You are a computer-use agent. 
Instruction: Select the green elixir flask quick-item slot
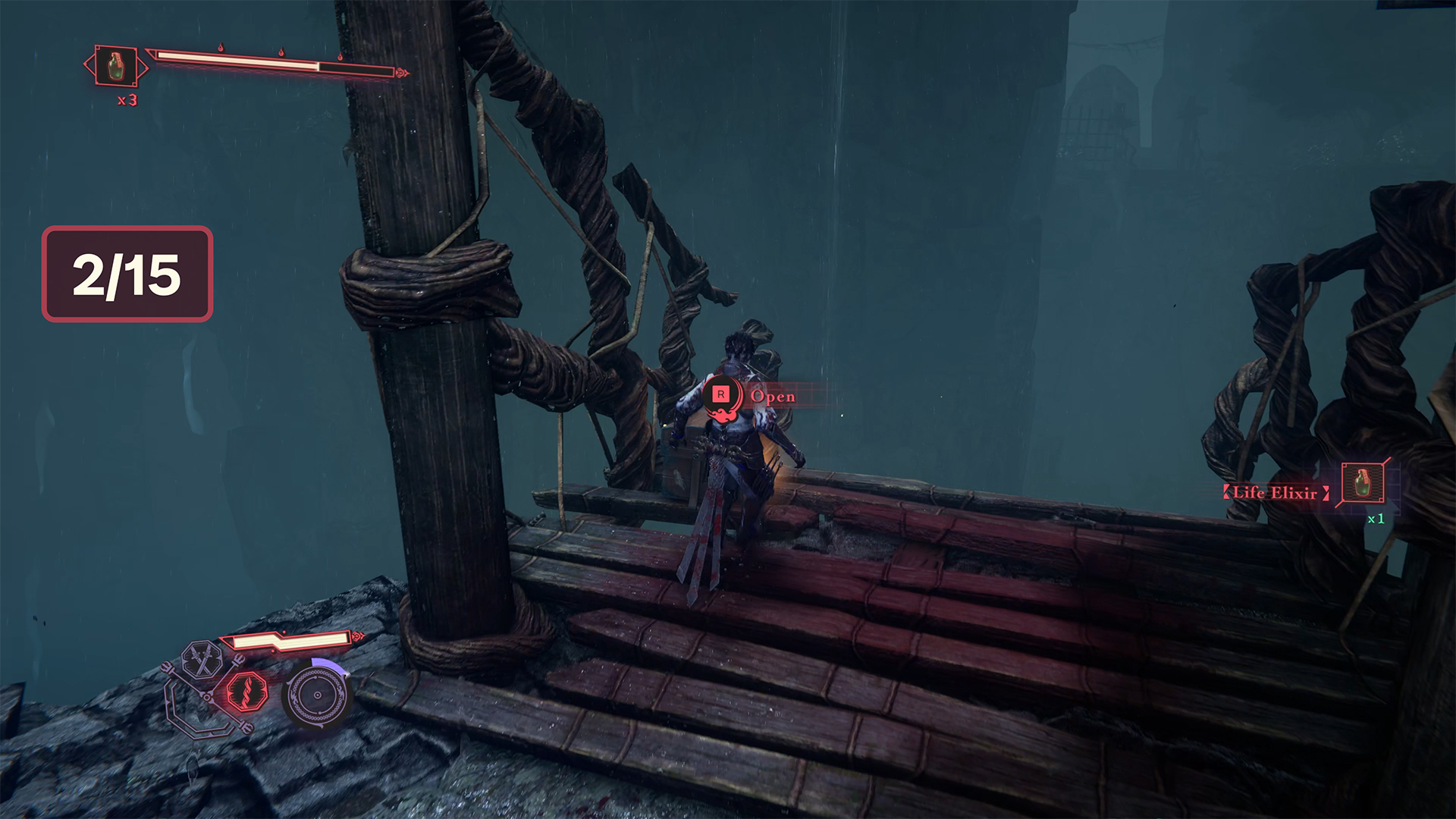point(116,67)
